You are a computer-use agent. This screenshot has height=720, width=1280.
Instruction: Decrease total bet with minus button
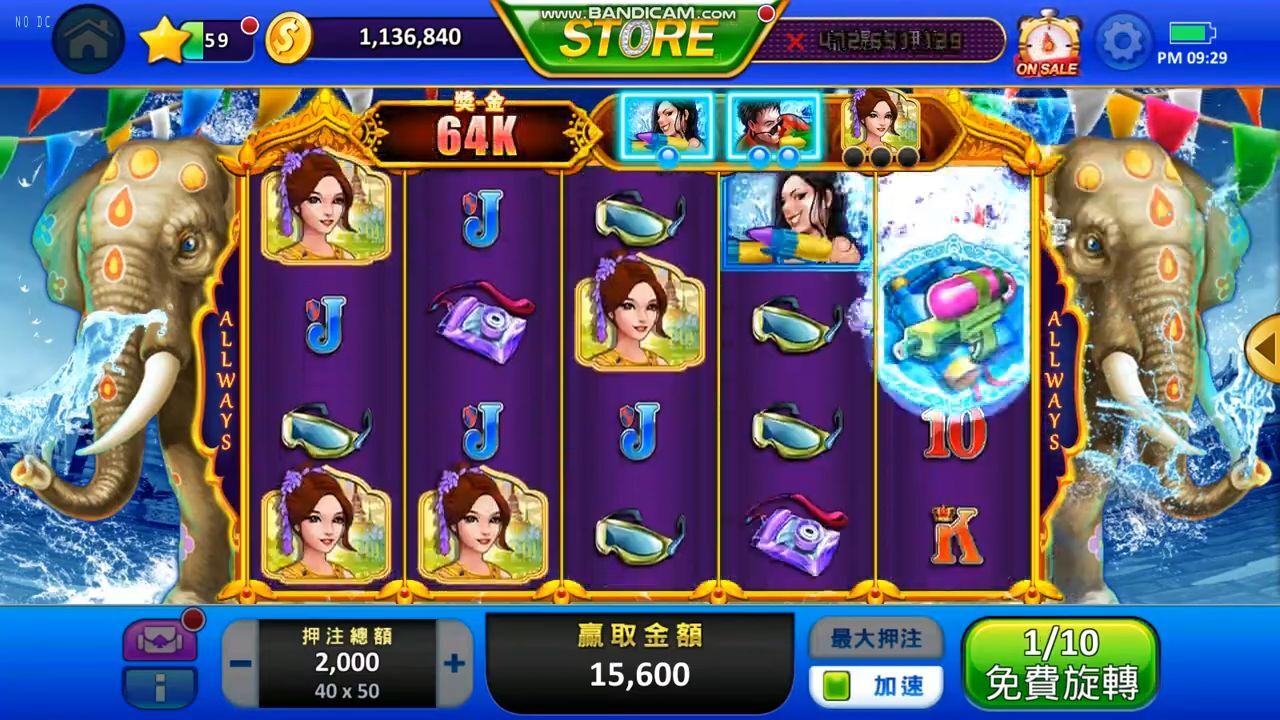point(240,663)
